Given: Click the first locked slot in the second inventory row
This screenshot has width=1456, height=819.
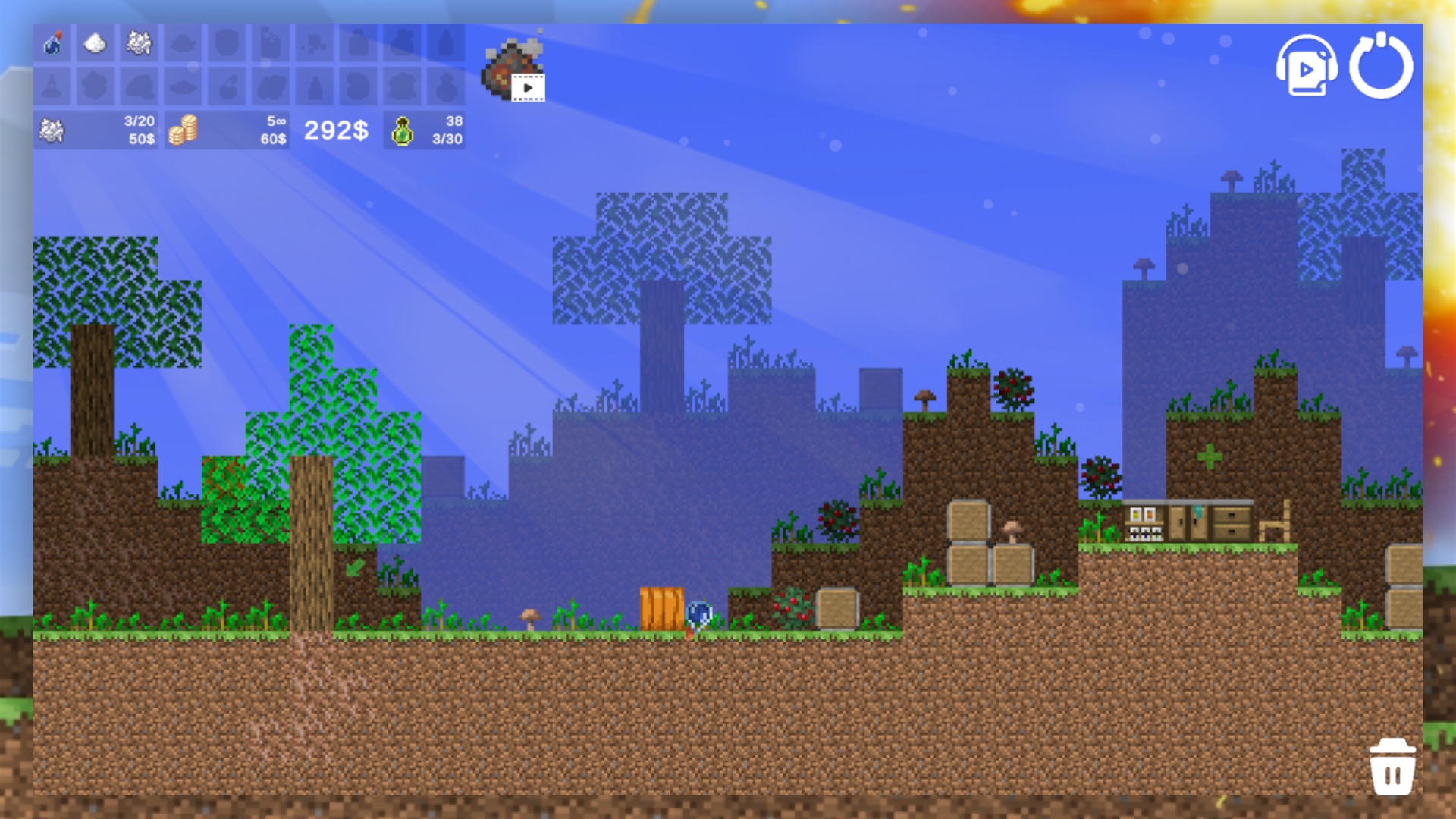Looking at the screenshot, I should coord(53,87).
